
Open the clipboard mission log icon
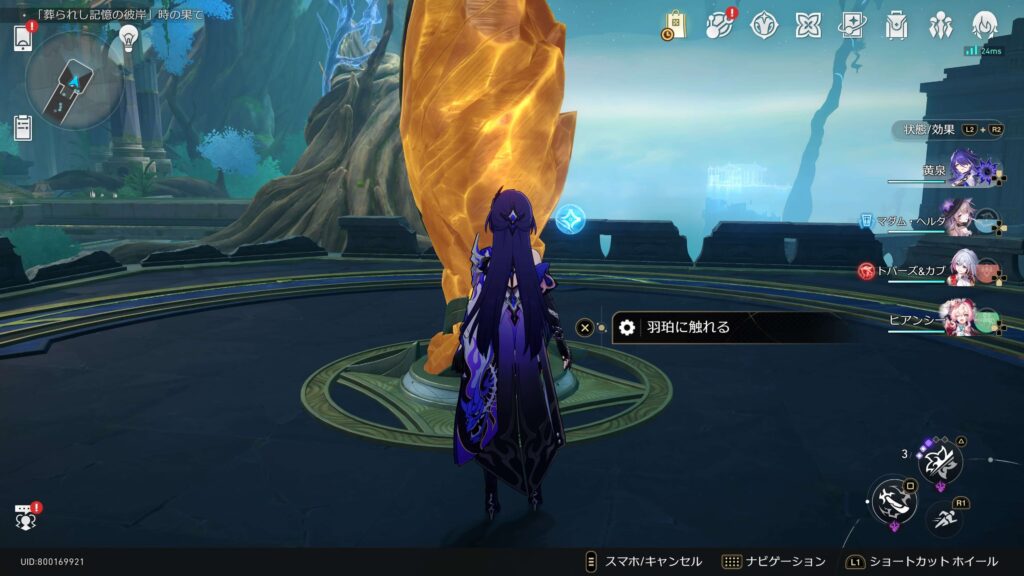click(x=23, y=127)
